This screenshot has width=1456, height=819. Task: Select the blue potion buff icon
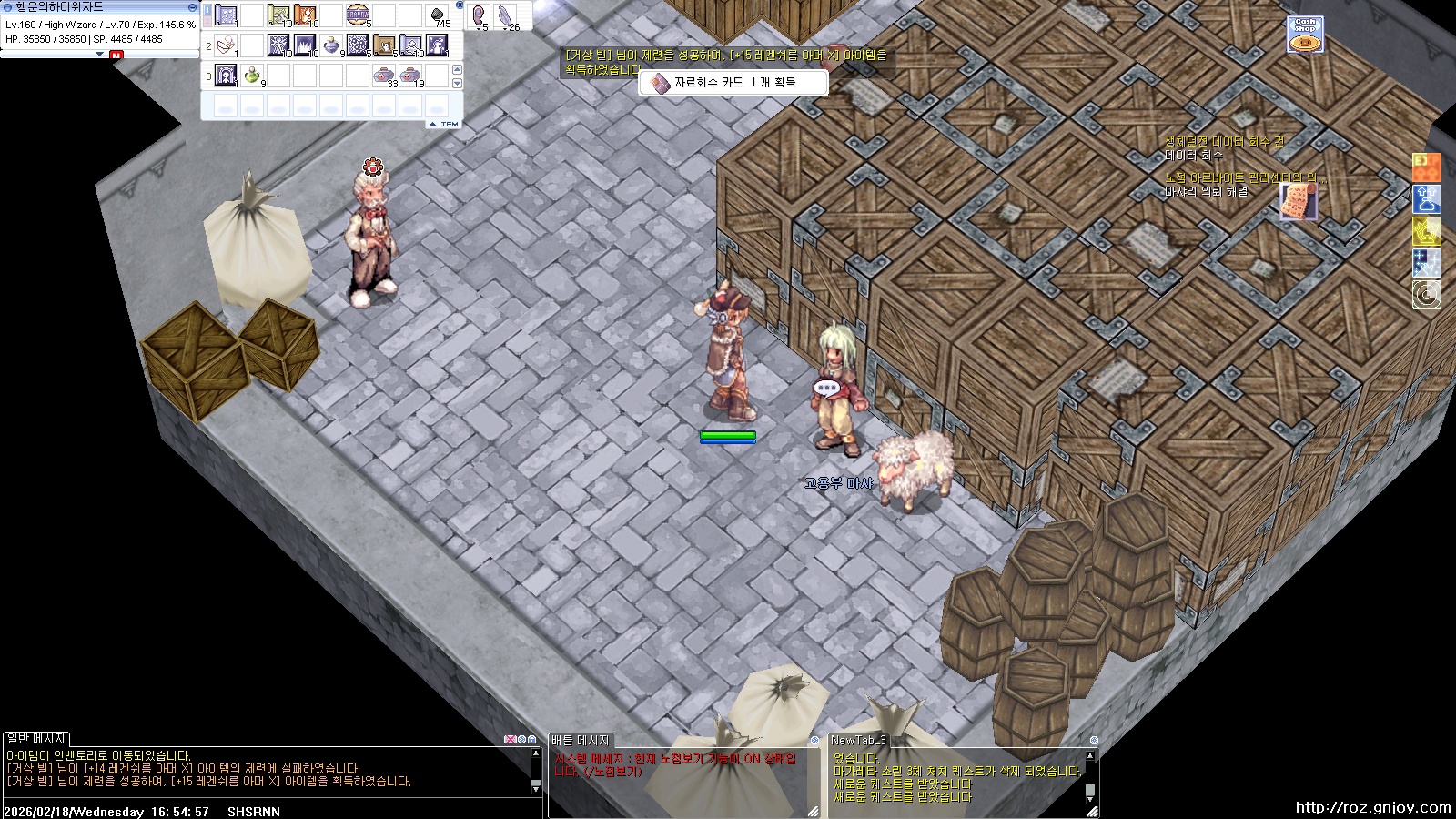[x=1426, y=199]
